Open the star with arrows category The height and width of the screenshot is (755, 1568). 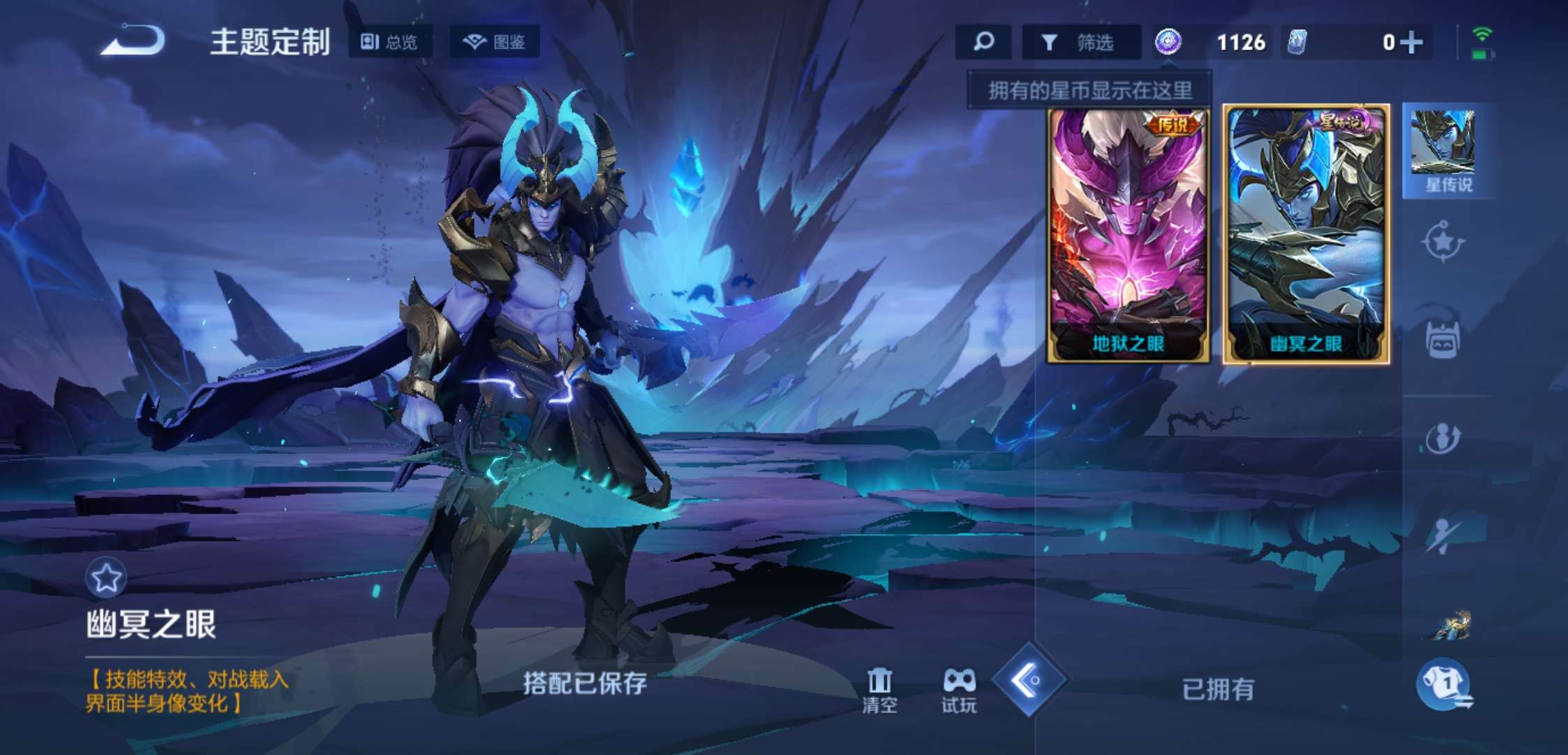(1443, 242)
